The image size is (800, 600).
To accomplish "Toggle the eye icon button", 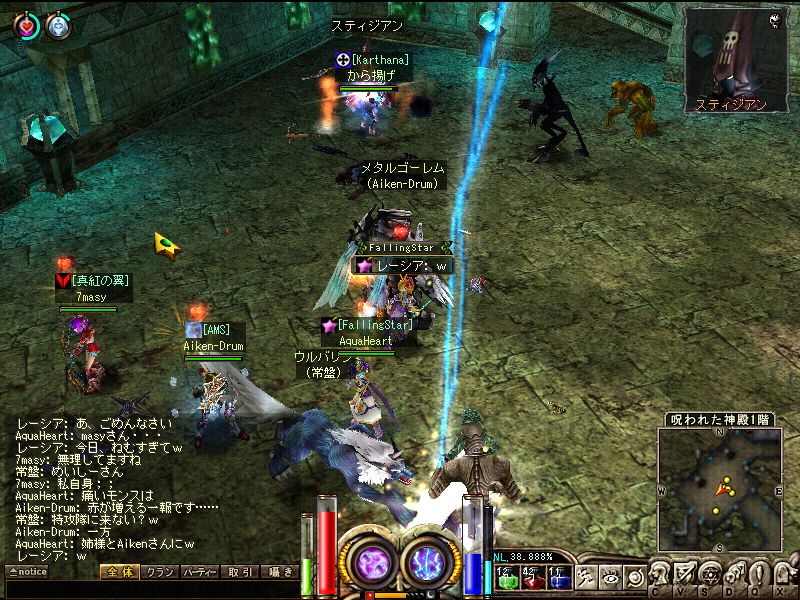I will [610, 577].
